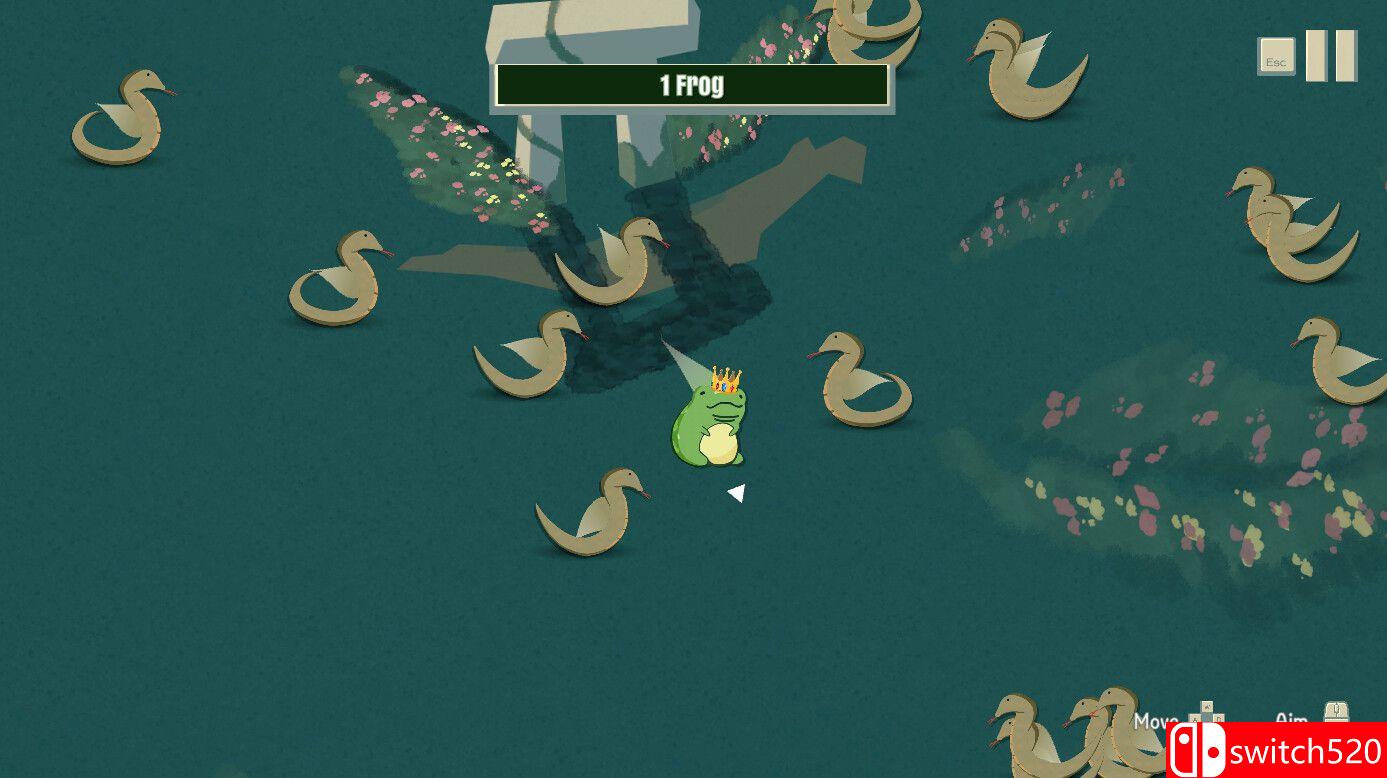The width and height of the screenshot is (1387, 778).
Task: Click the pause icon in top right corner
Action: click(1330, 55)
